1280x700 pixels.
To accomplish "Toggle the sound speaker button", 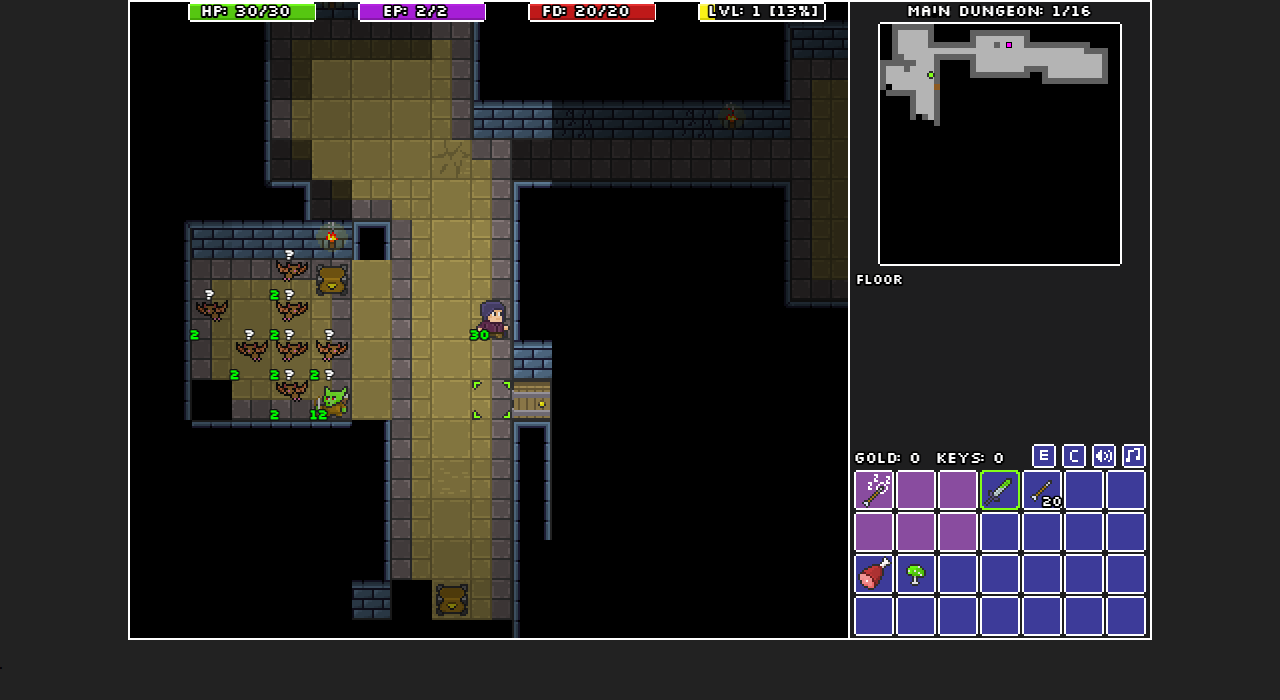I will click(x=1104, y=456).
